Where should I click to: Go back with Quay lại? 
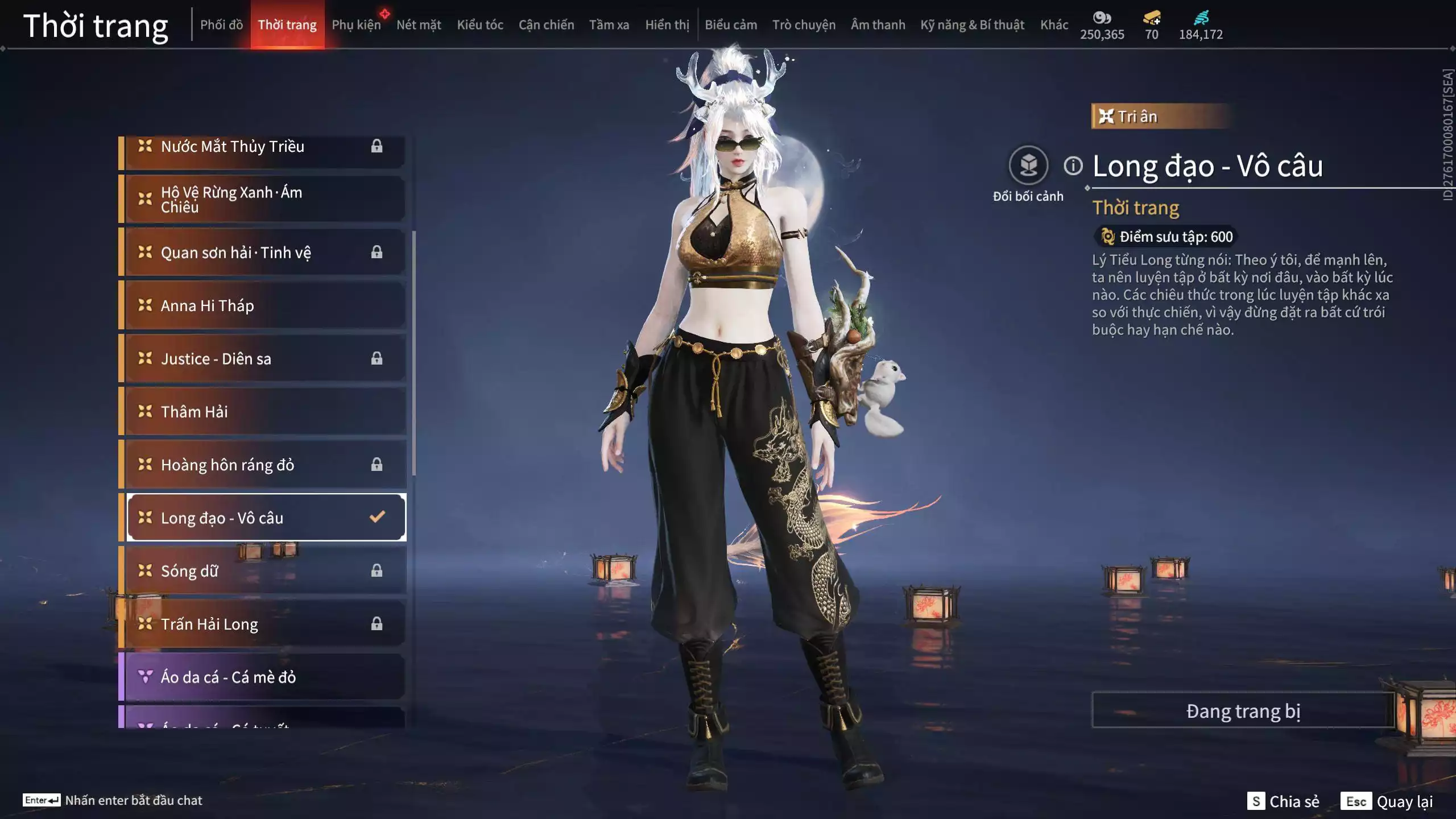(1387, 801)
